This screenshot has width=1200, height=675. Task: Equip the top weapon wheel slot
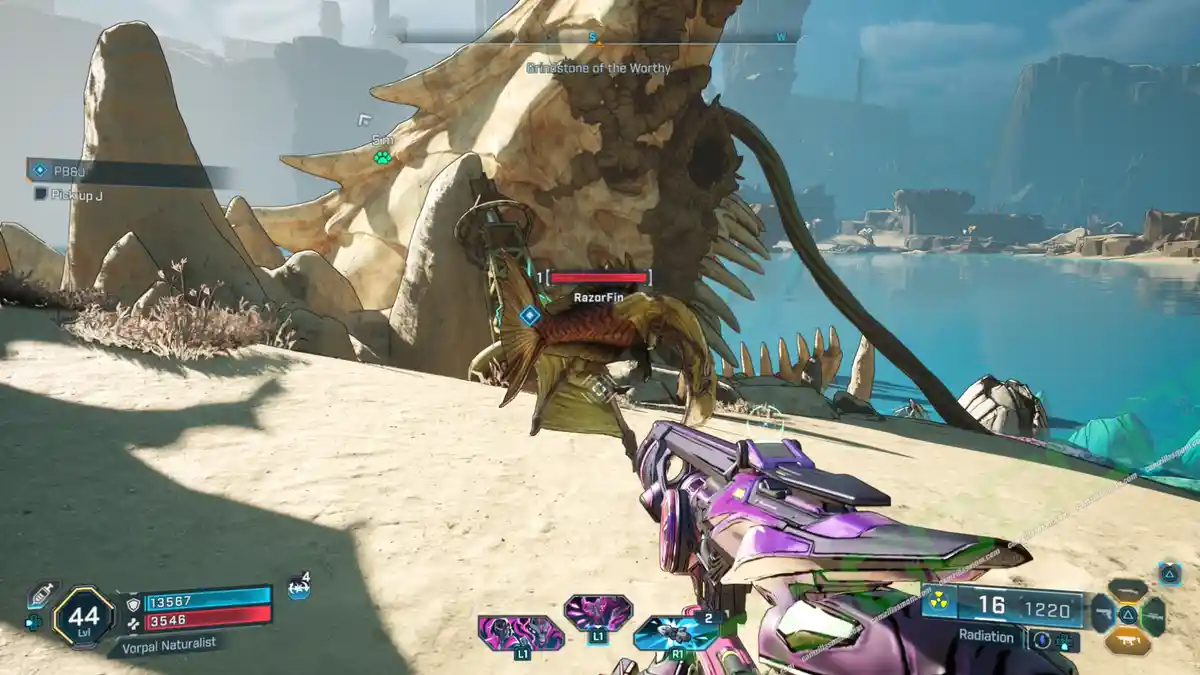tap(1127, 590)
